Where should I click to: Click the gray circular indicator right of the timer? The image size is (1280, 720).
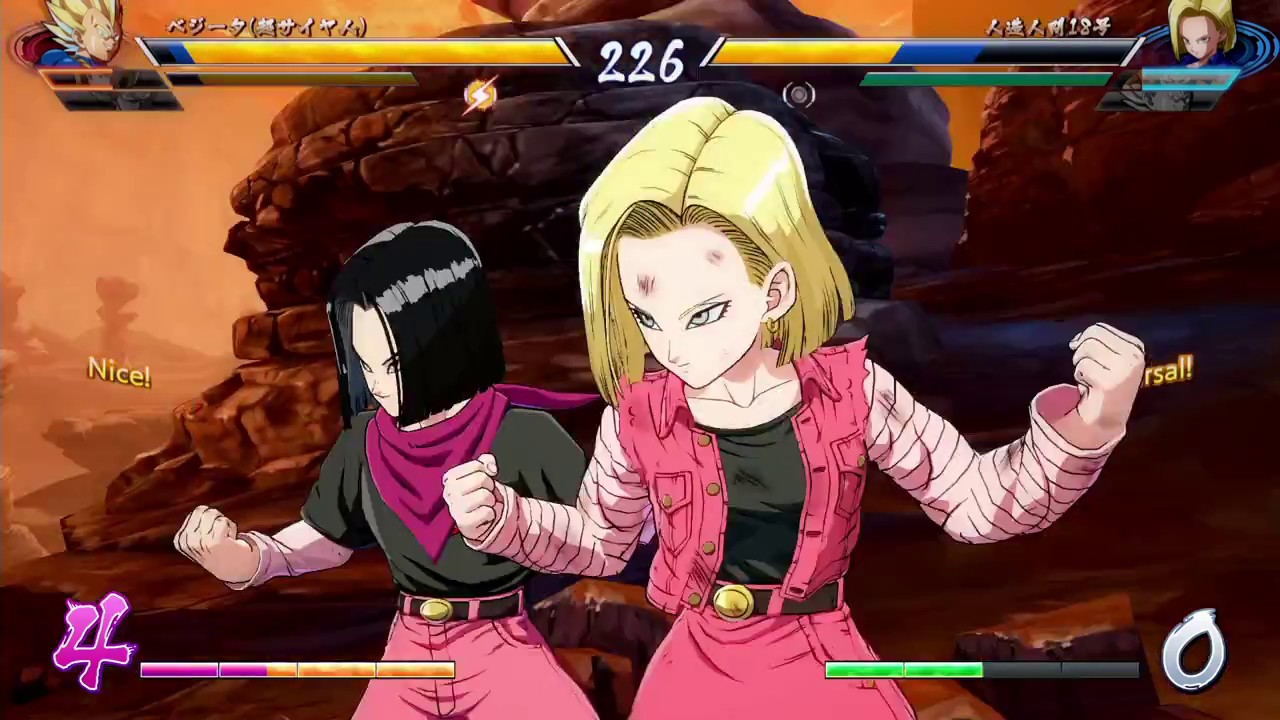pyautogui.click(x=799, y=94)
